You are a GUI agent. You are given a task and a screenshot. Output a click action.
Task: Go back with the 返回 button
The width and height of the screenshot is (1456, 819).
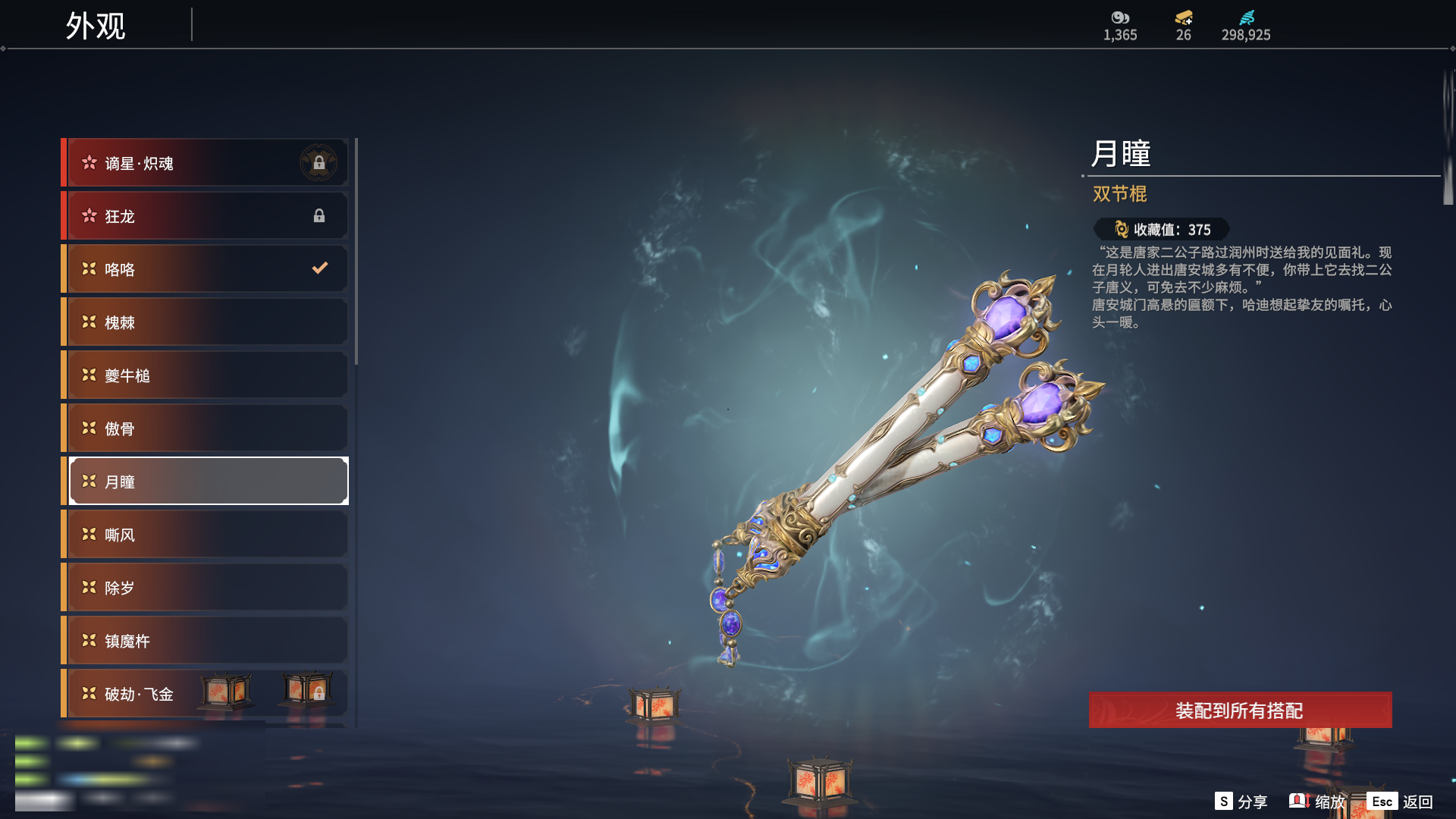pos(1401,802)
